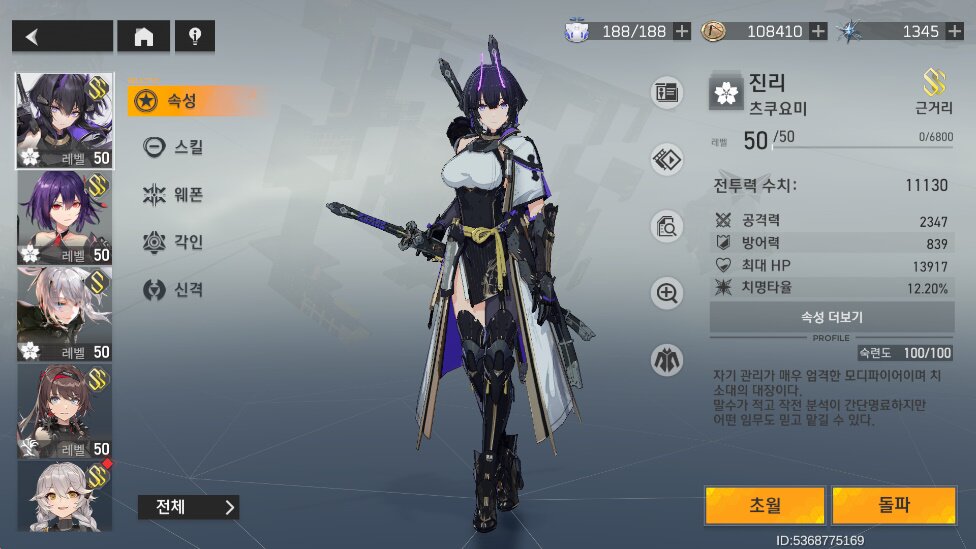Tap the yellow 초월 transcend button
976x549 pixels.
[x=764, y=506]
